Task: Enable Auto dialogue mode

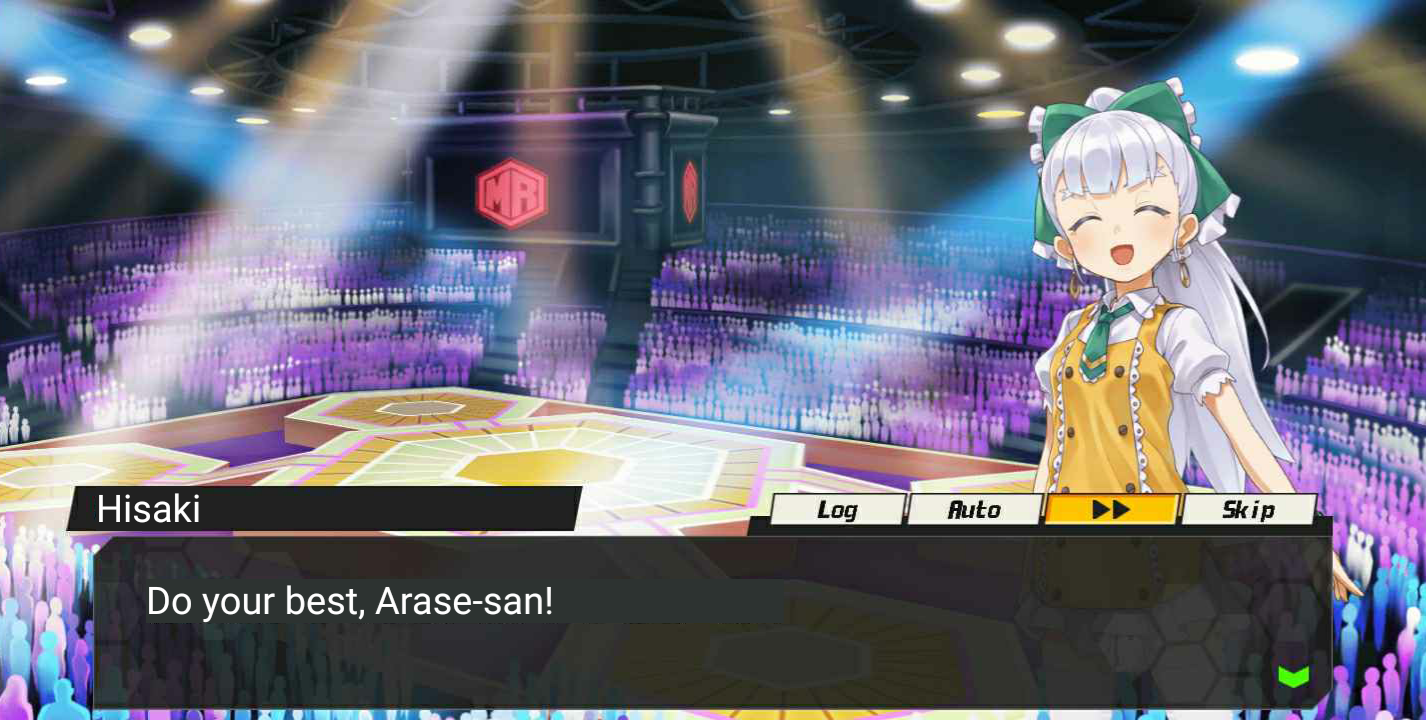Action: tap(974, 510)
